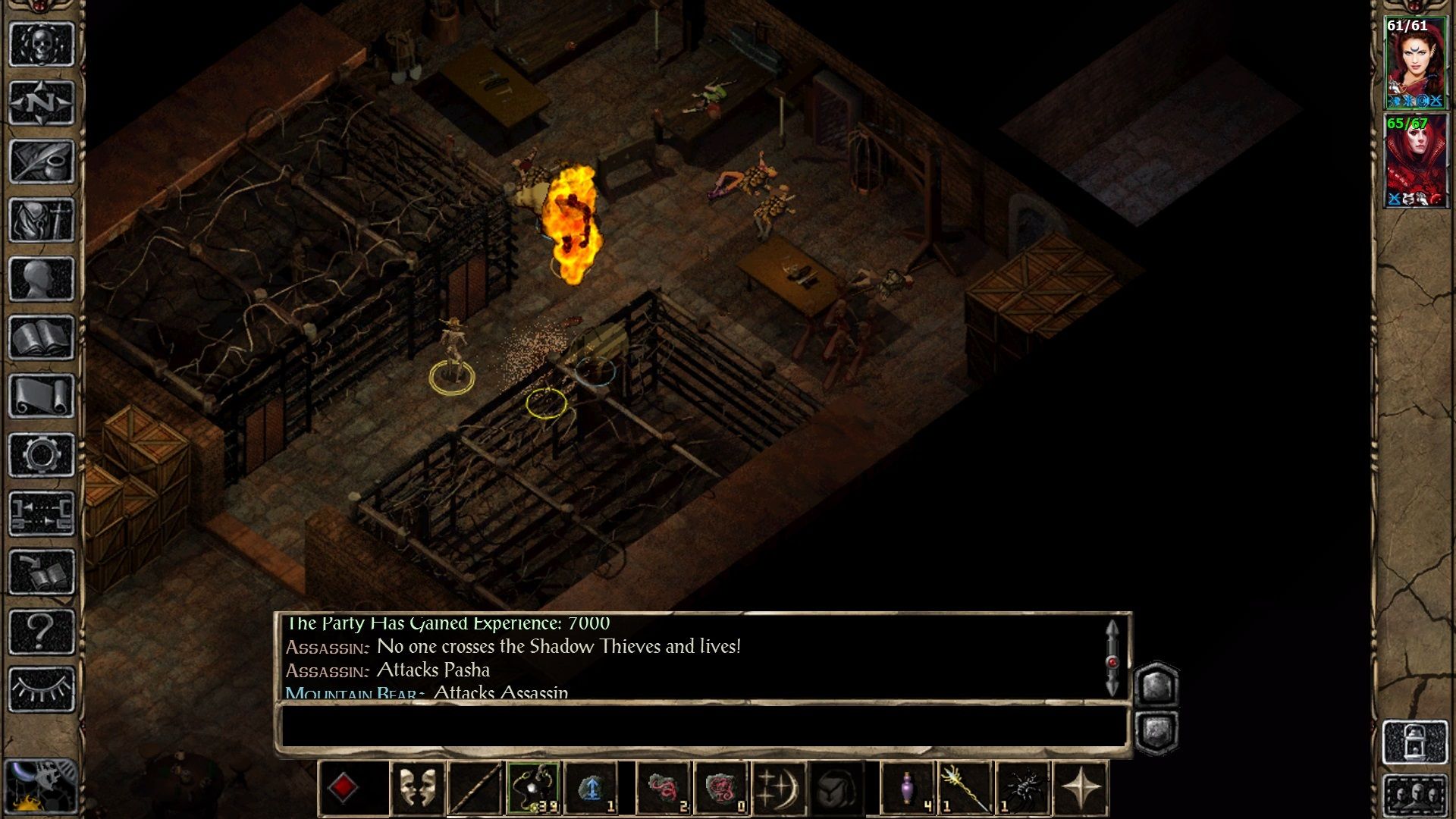This screenshot has width=1456, height=819.
Task: Click the question mark help button
Action: coord(41,631)
